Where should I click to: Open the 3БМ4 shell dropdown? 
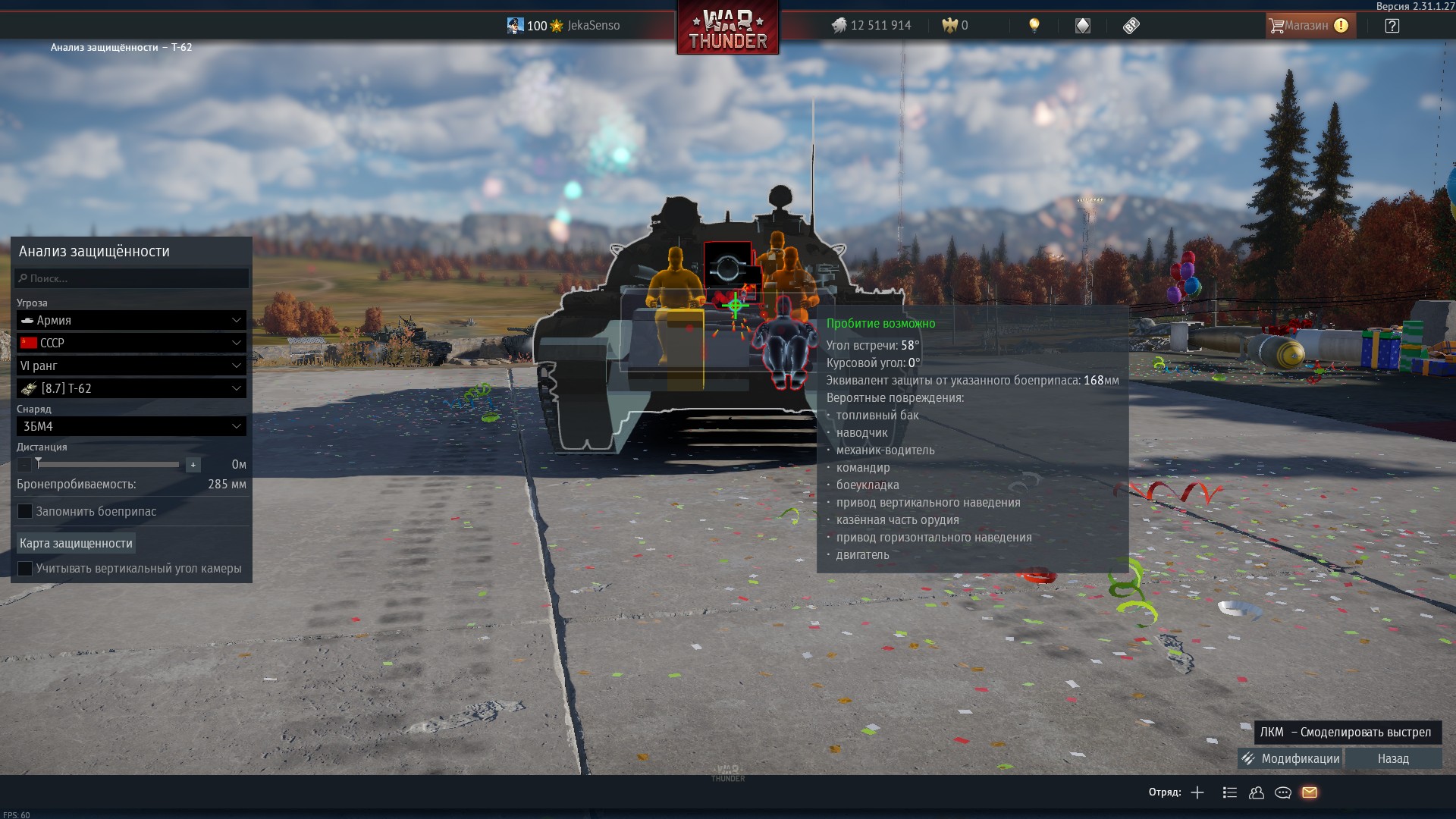pos(132,426)
